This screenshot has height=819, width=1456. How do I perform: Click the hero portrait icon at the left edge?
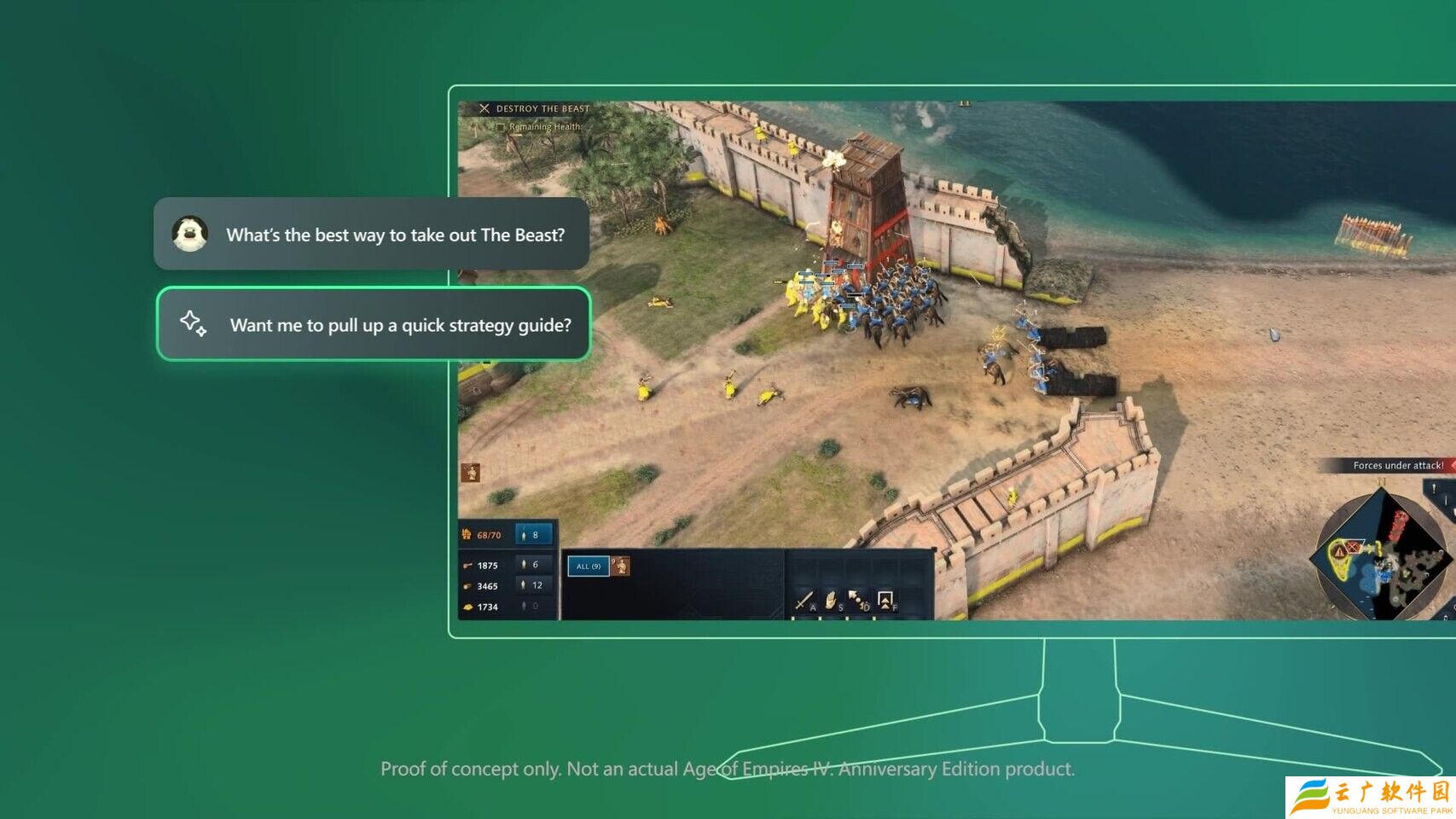point(471,473)
